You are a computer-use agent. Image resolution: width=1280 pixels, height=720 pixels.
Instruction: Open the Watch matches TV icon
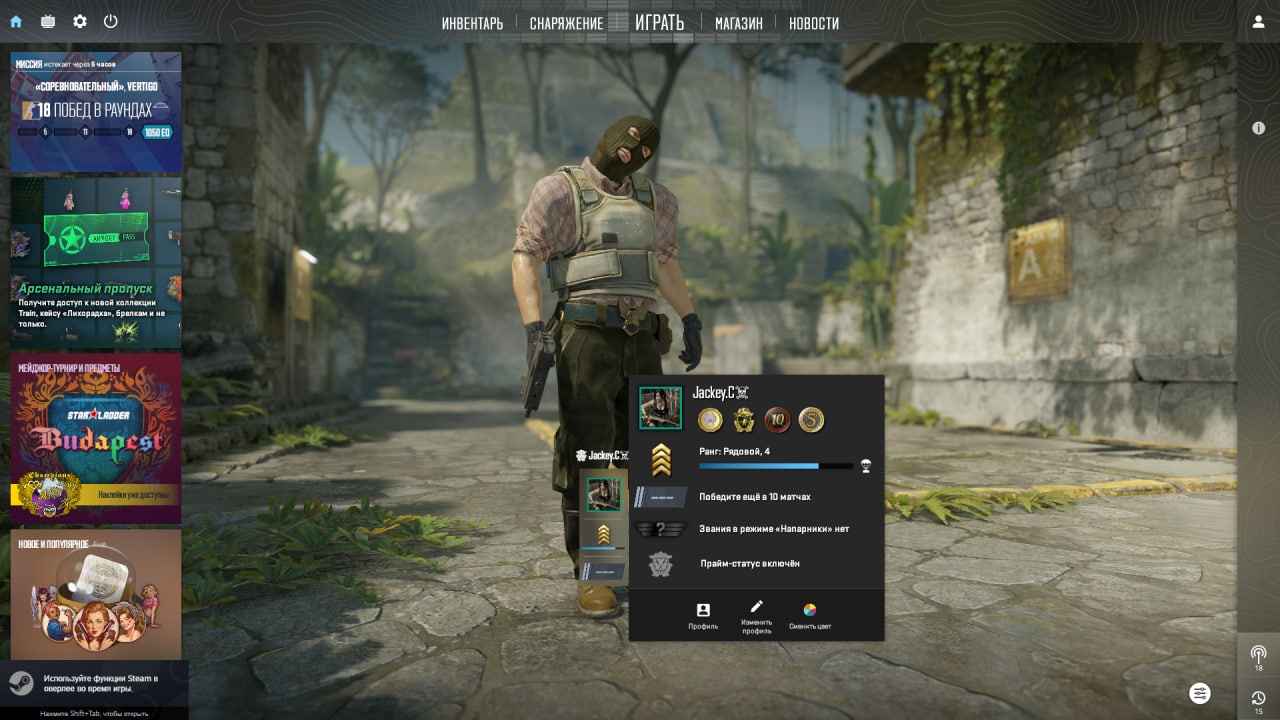[x=46, y=19]
